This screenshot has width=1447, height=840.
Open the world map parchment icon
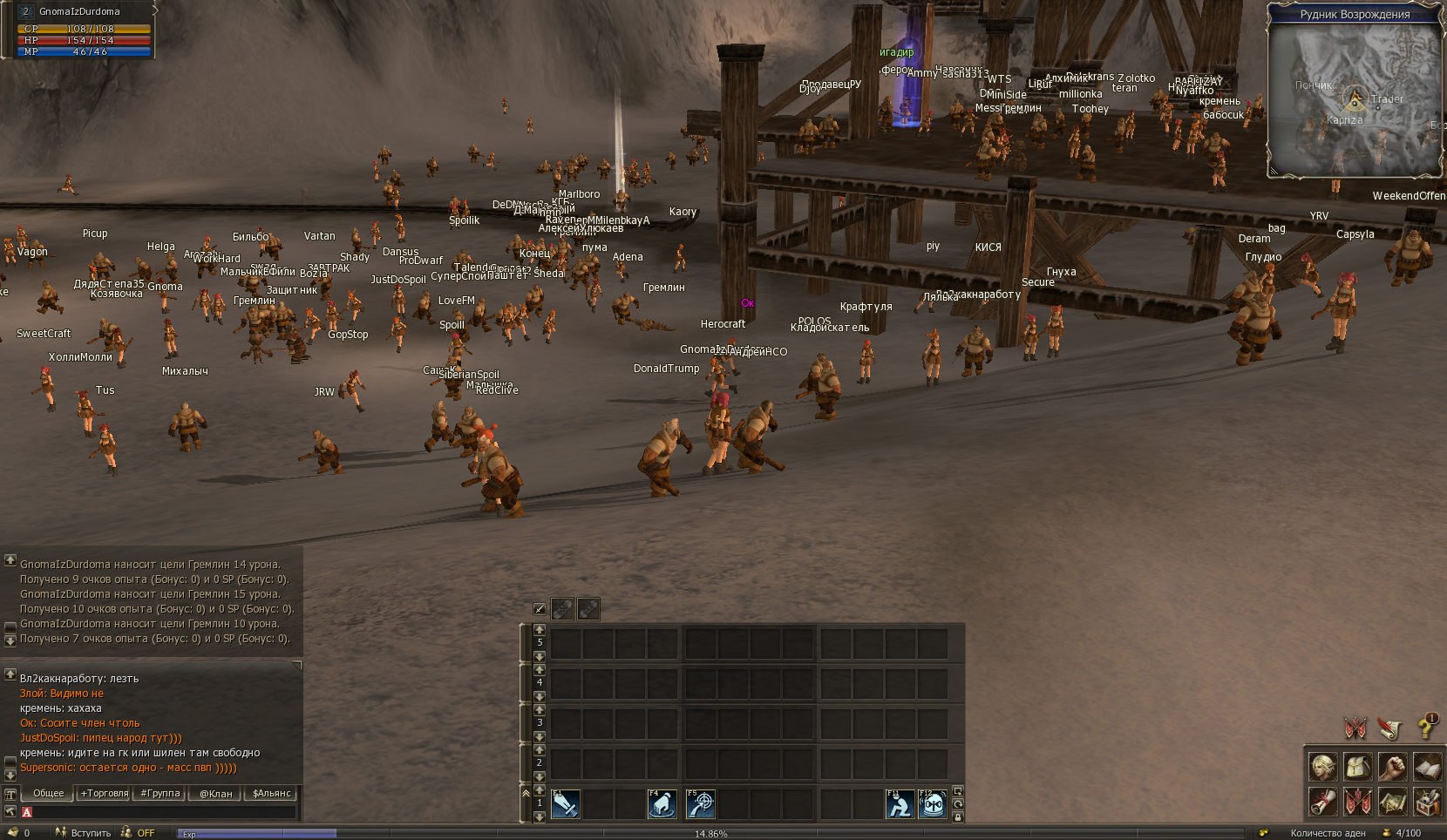(1392, 801)
